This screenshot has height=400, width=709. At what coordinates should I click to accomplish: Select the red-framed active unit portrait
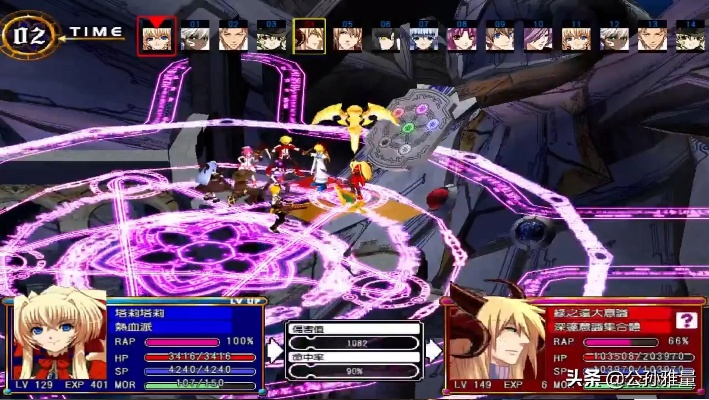(155, 36)
